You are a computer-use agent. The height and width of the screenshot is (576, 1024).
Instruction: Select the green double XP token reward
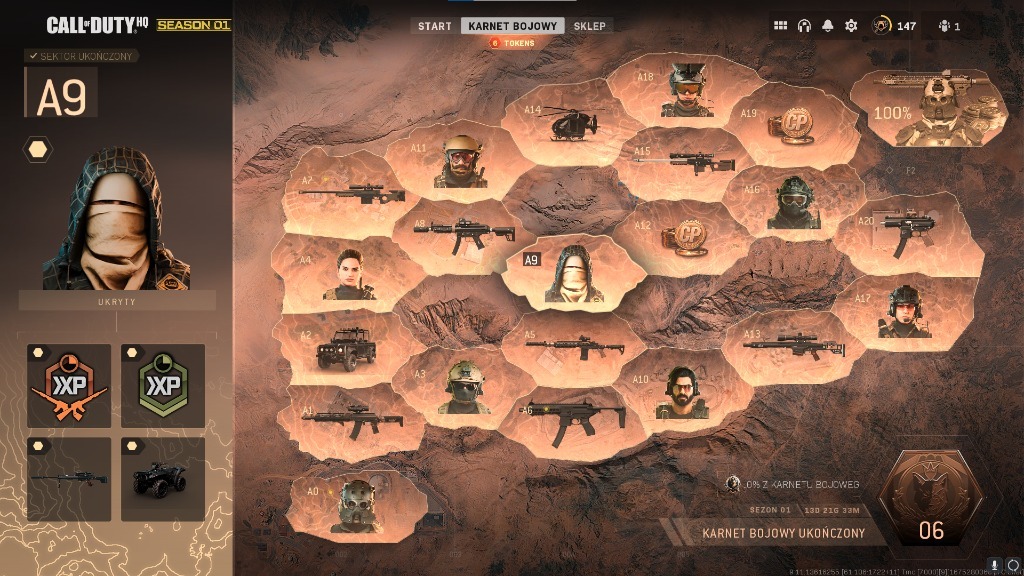pos(163,385)
